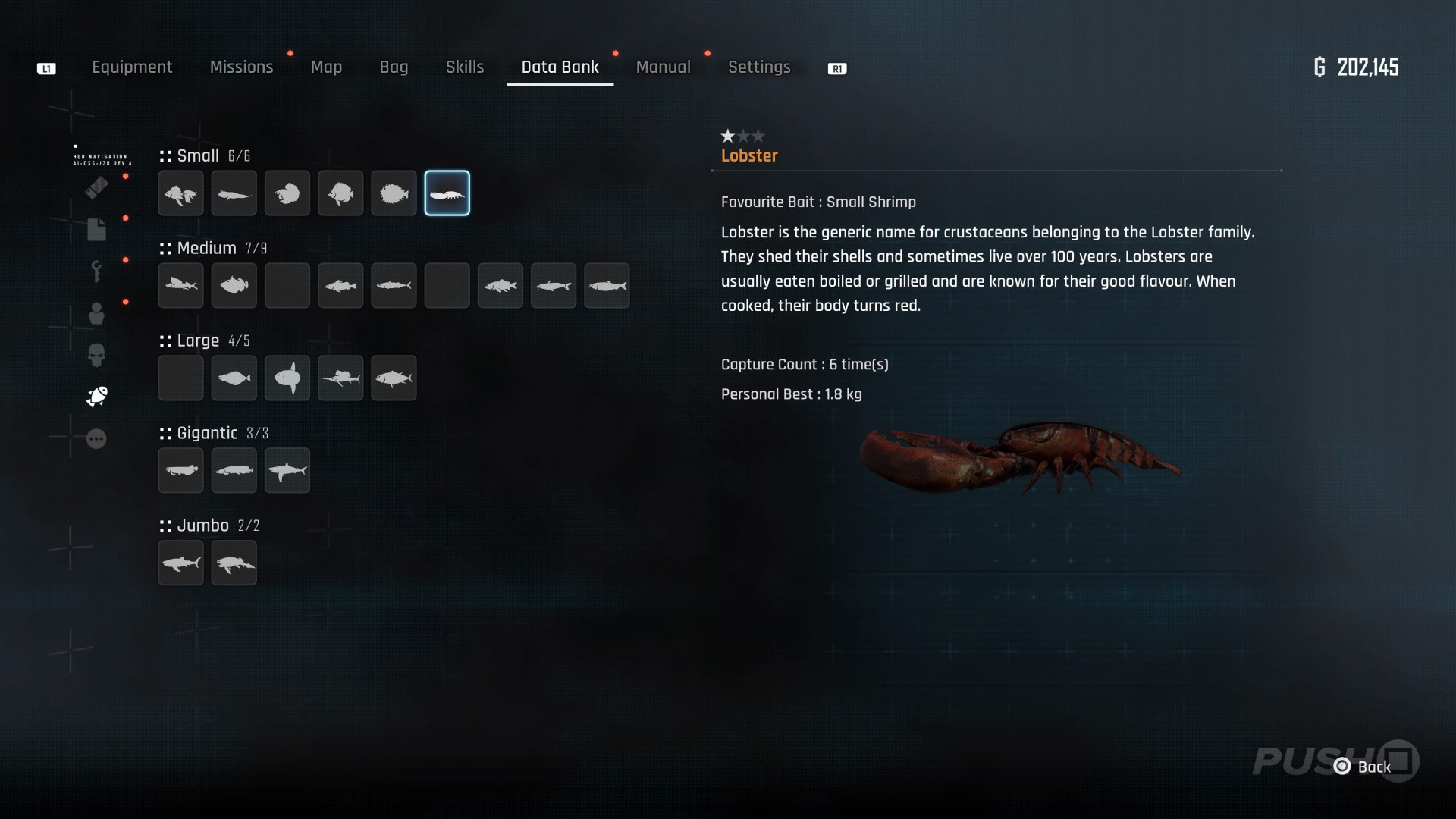
Task: Choose the document data category icon
Action: (x=96, y=229)
